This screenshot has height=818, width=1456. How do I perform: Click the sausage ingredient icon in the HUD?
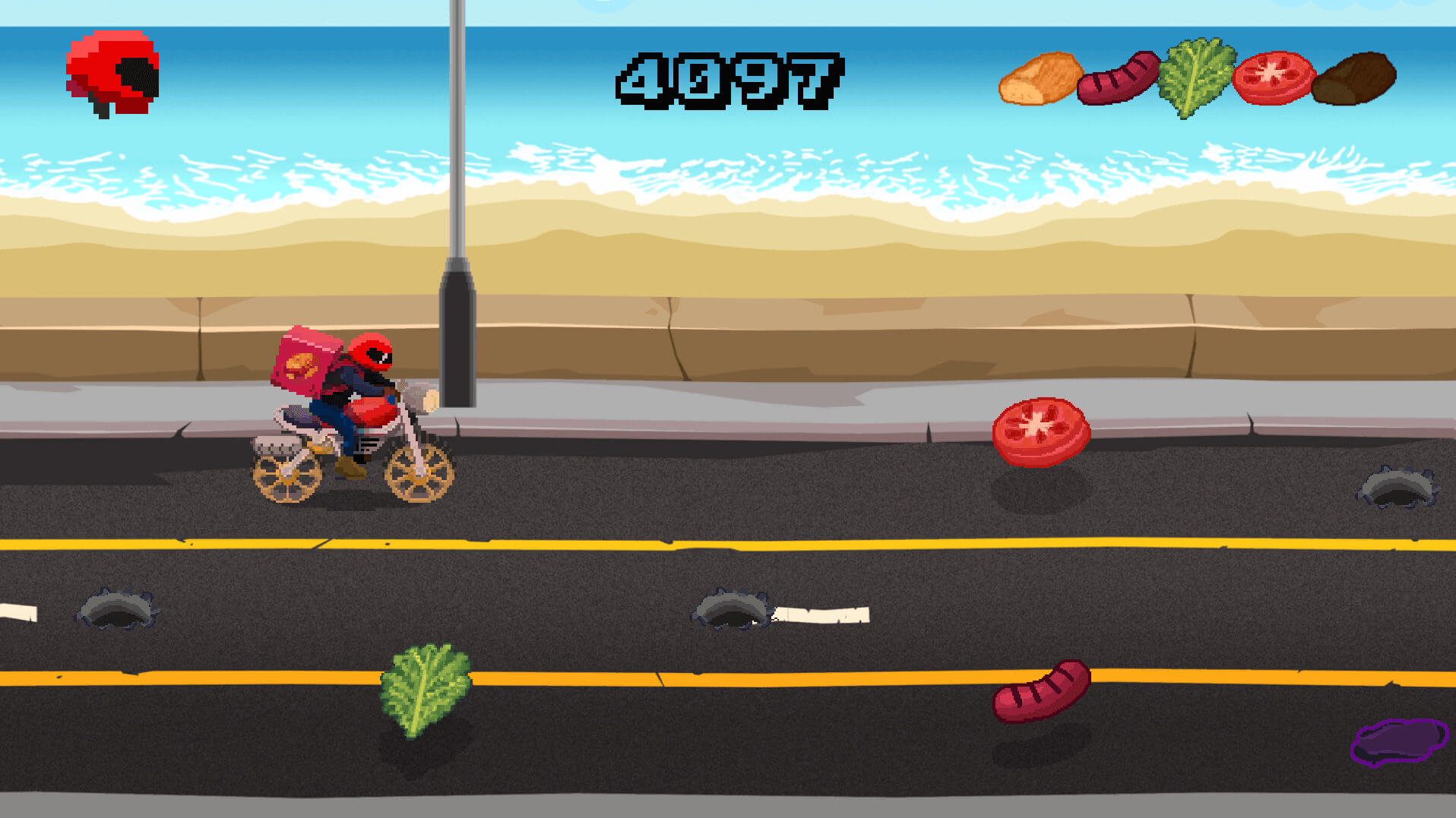(x=1118, y=78)
